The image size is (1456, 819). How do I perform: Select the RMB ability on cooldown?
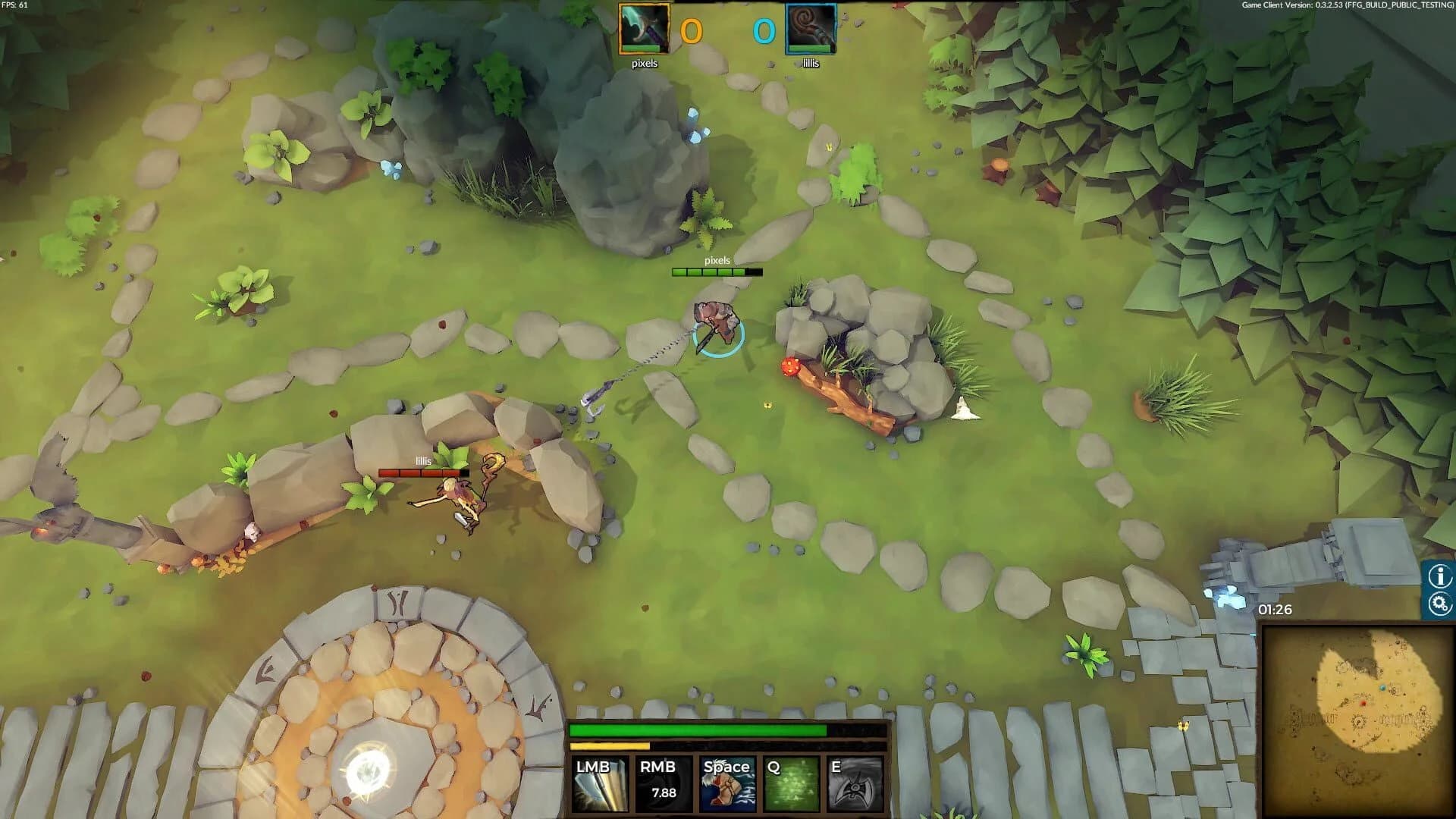(x=664, y=784)
